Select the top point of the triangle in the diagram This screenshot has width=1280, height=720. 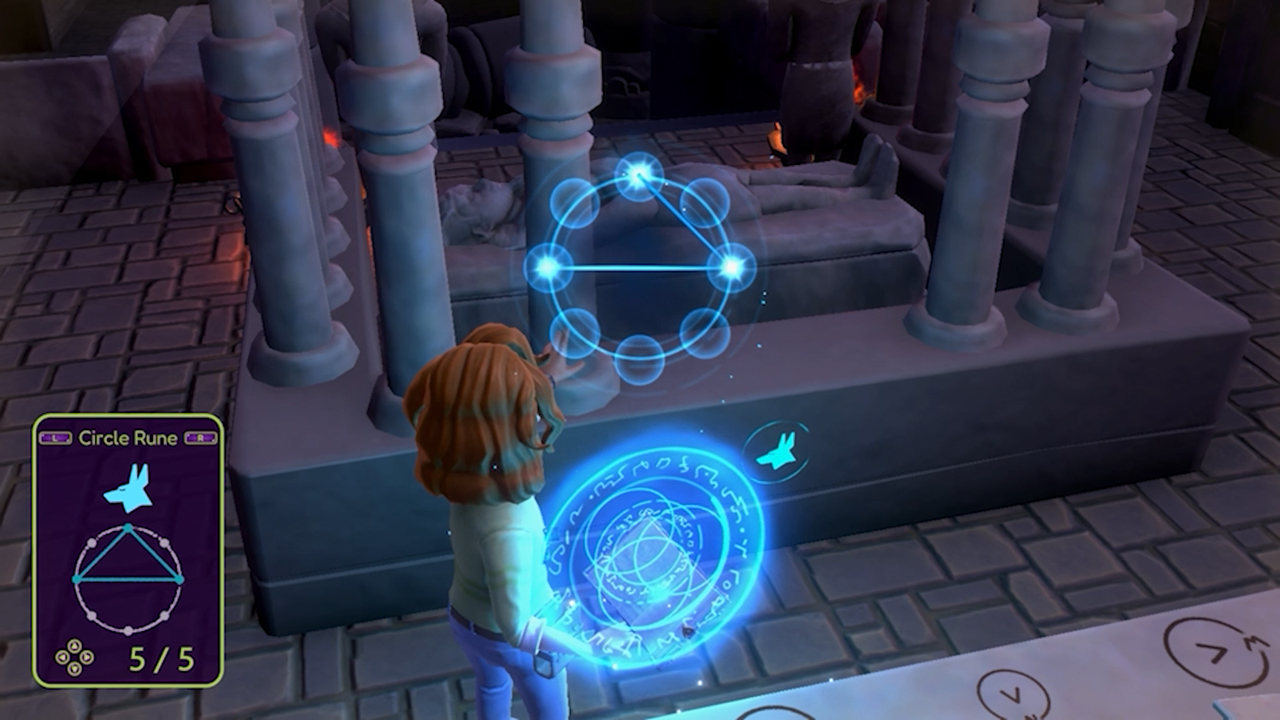[x=128, y=526]
